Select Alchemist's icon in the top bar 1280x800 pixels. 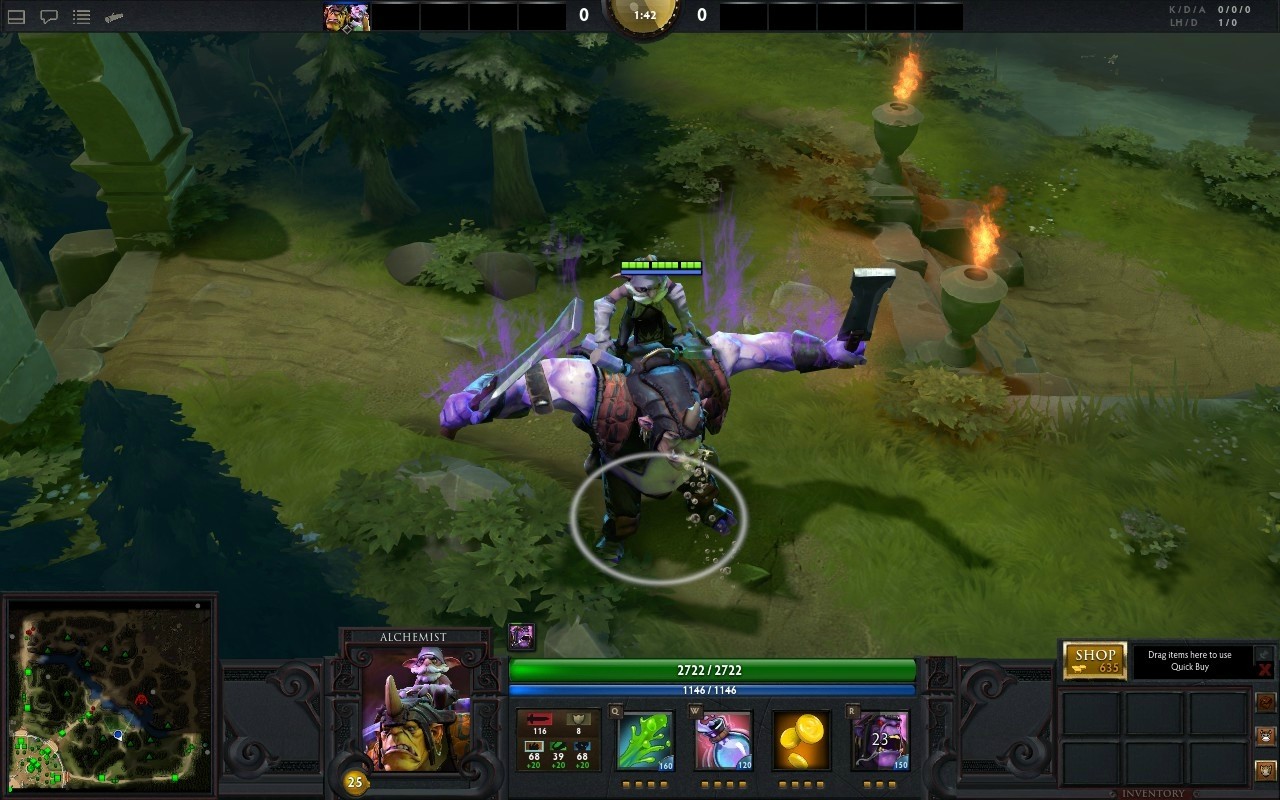(x=346, y=17)
